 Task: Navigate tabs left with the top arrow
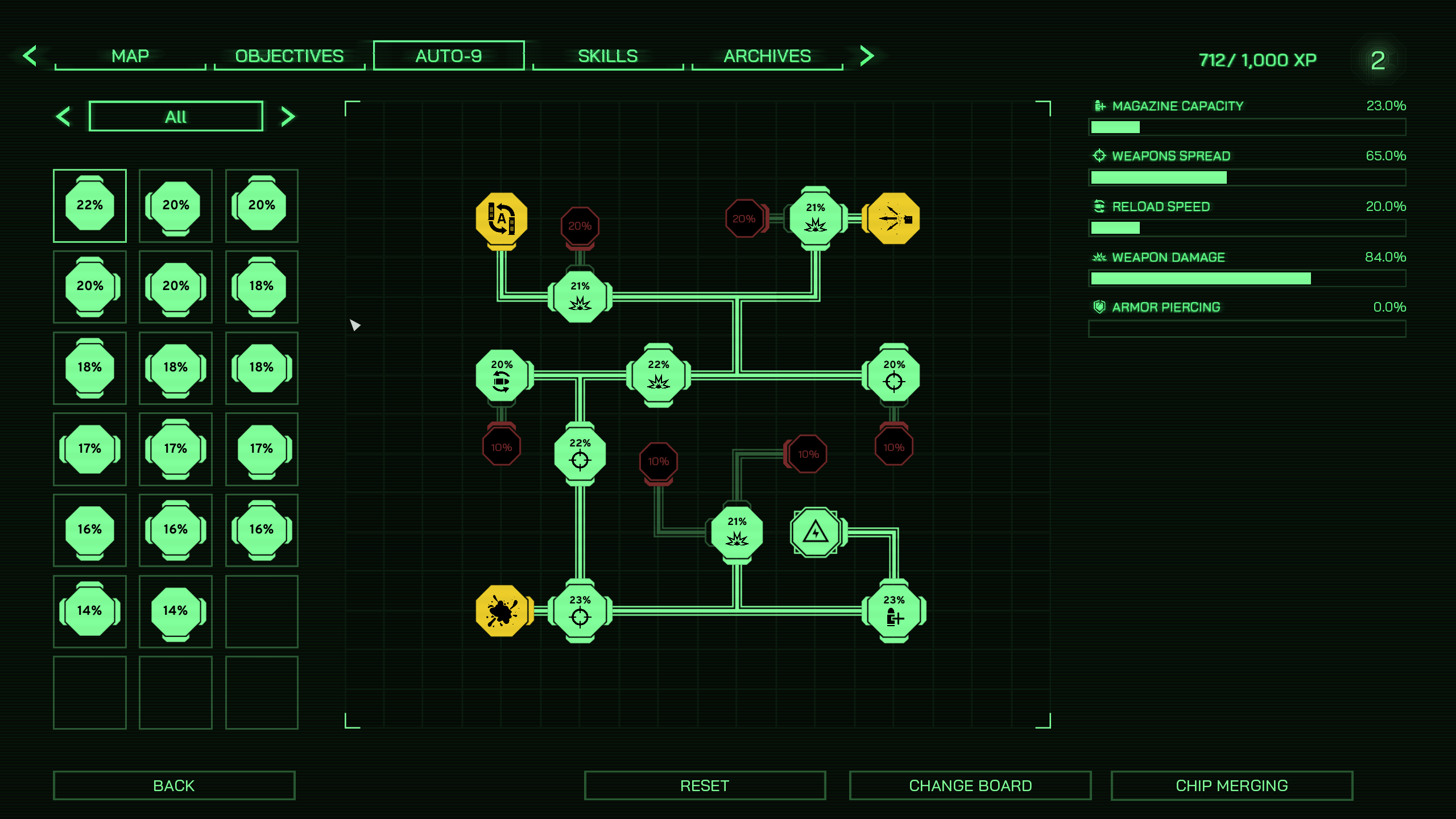tap(30, 56)
